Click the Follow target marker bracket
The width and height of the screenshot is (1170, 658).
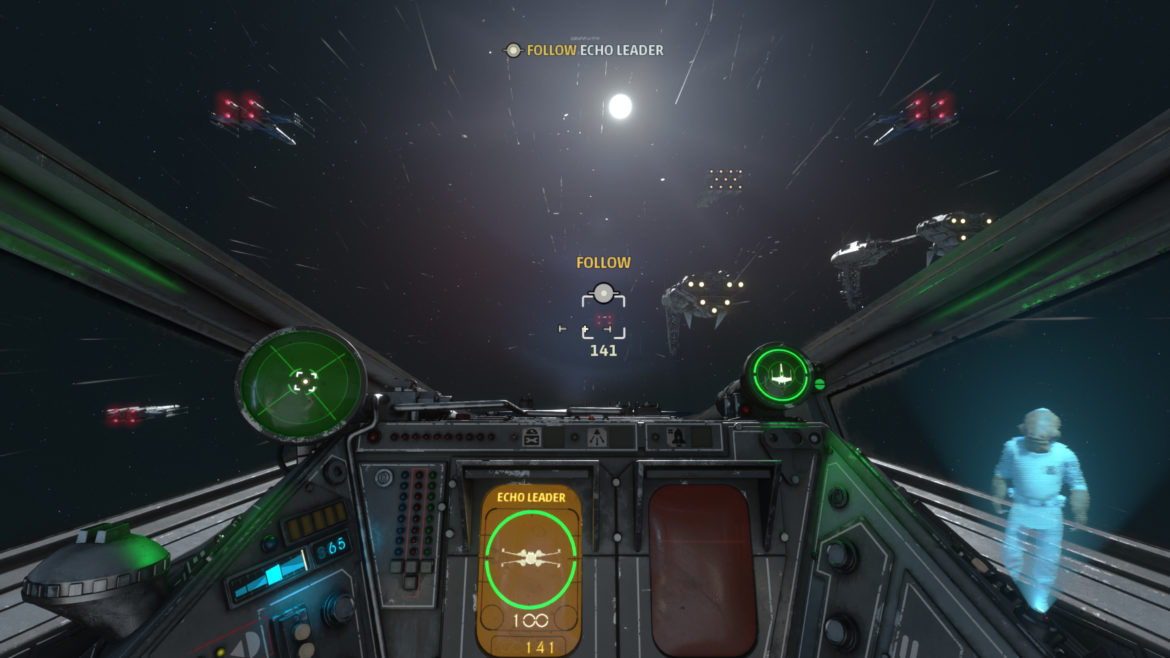[x=603, y=315]
